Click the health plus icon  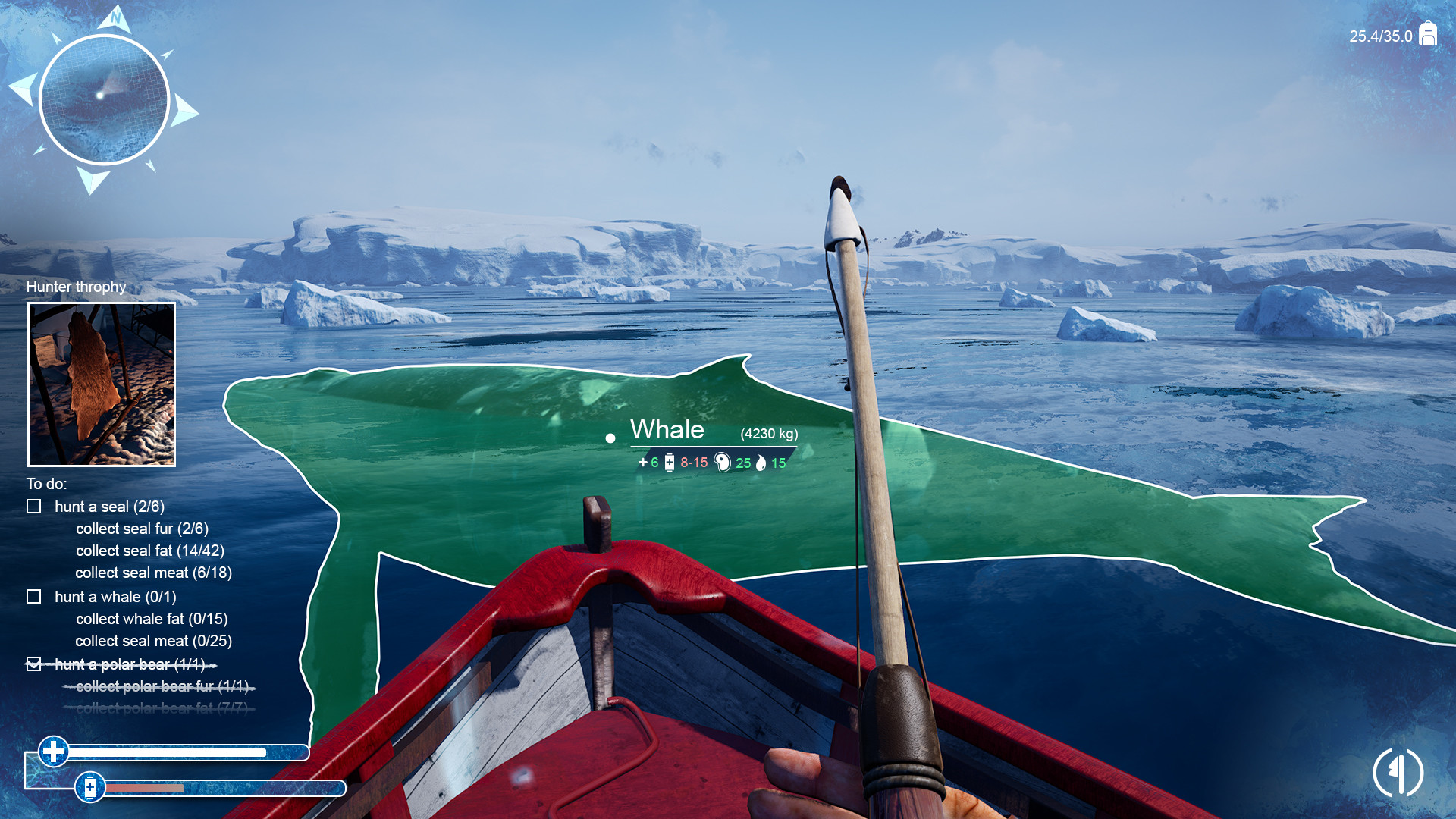coord(54,752)
